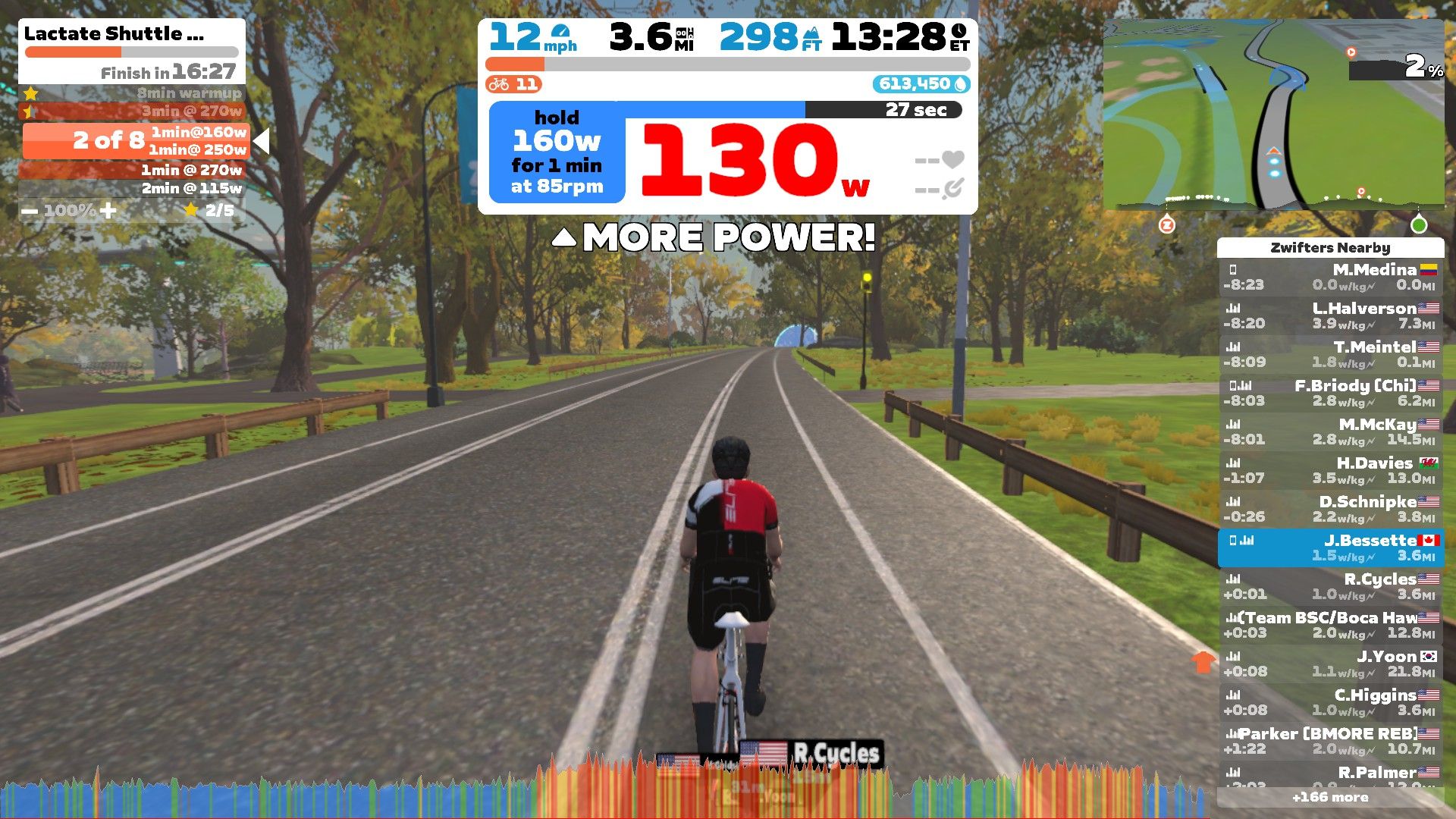Open the Zwifters Nearby panel header
1456x819 pixels.
click(x=1331, y=248)
